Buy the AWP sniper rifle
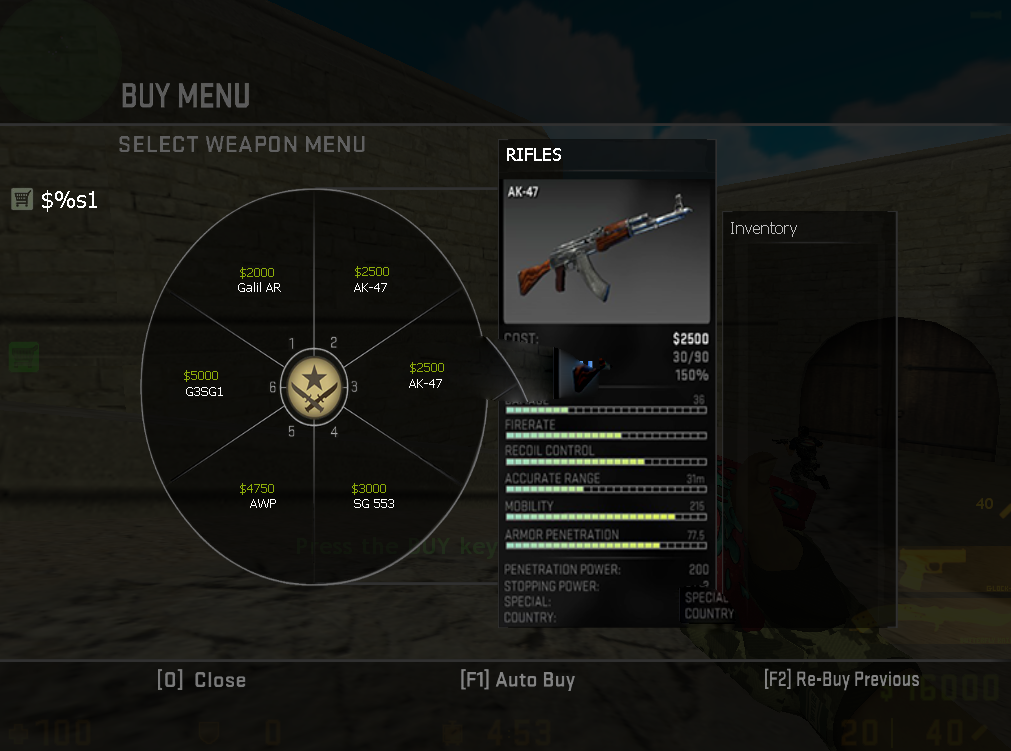Image resolution: width=1011 pixels, height=751 pixels. coord(260,496)
